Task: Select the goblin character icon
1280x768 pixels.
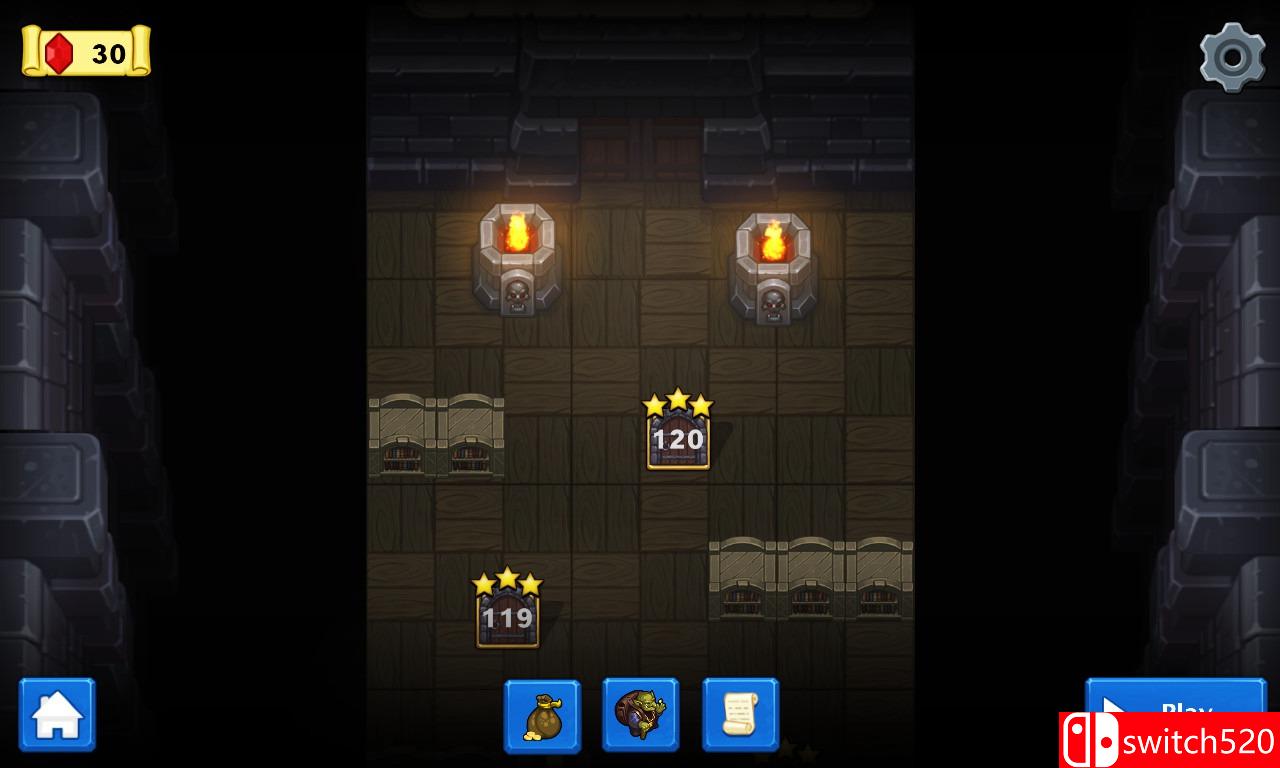Action: tap(640, 714)
